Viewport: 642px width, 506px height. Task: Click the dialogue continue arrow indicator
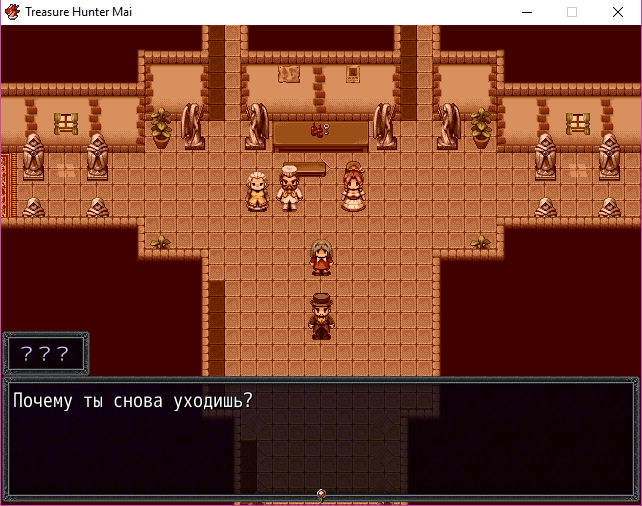click(321, 494)
